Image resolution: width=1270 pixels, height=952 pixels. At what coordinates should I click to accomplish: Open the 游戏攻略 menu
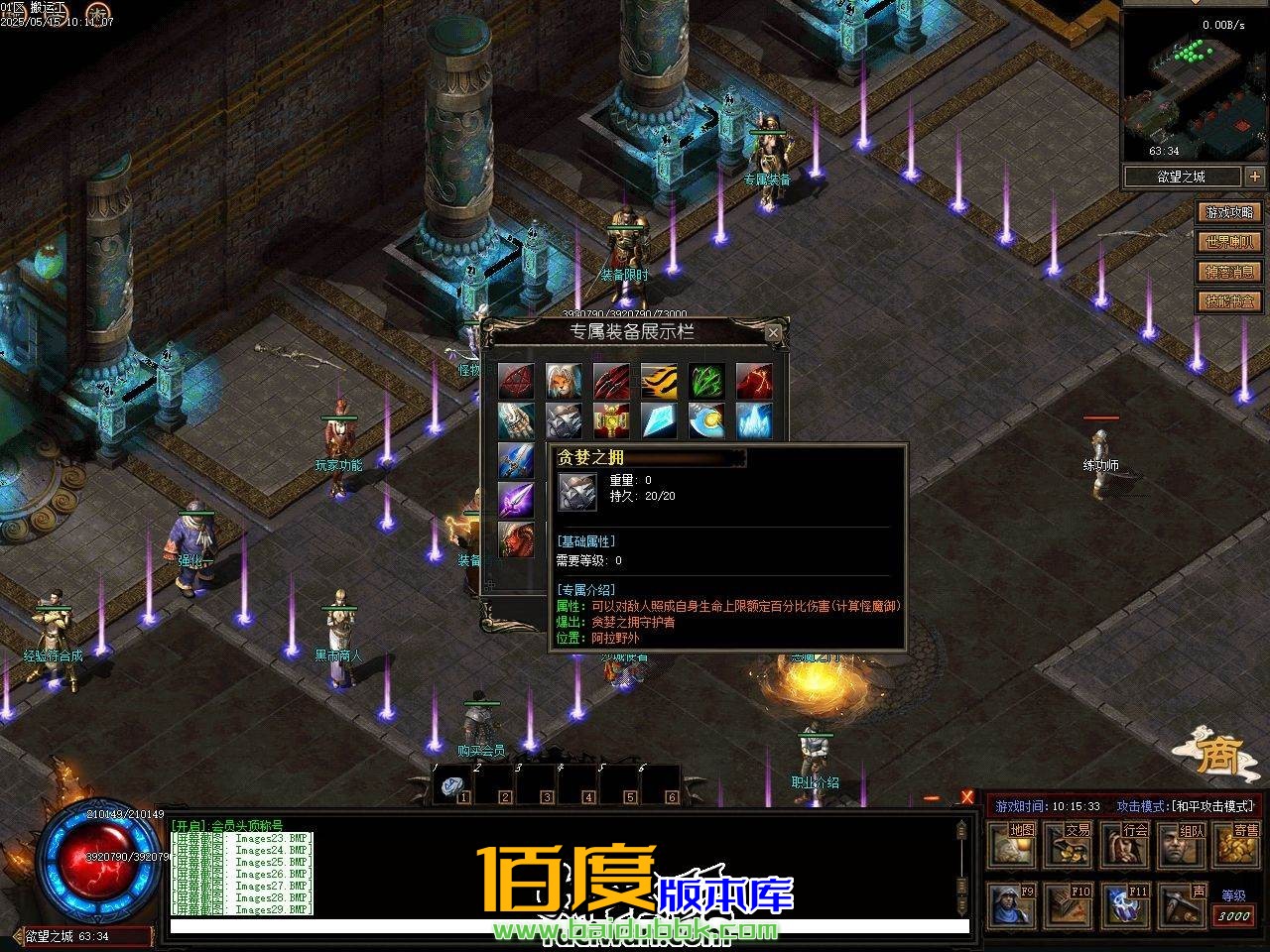[1227, 211]
